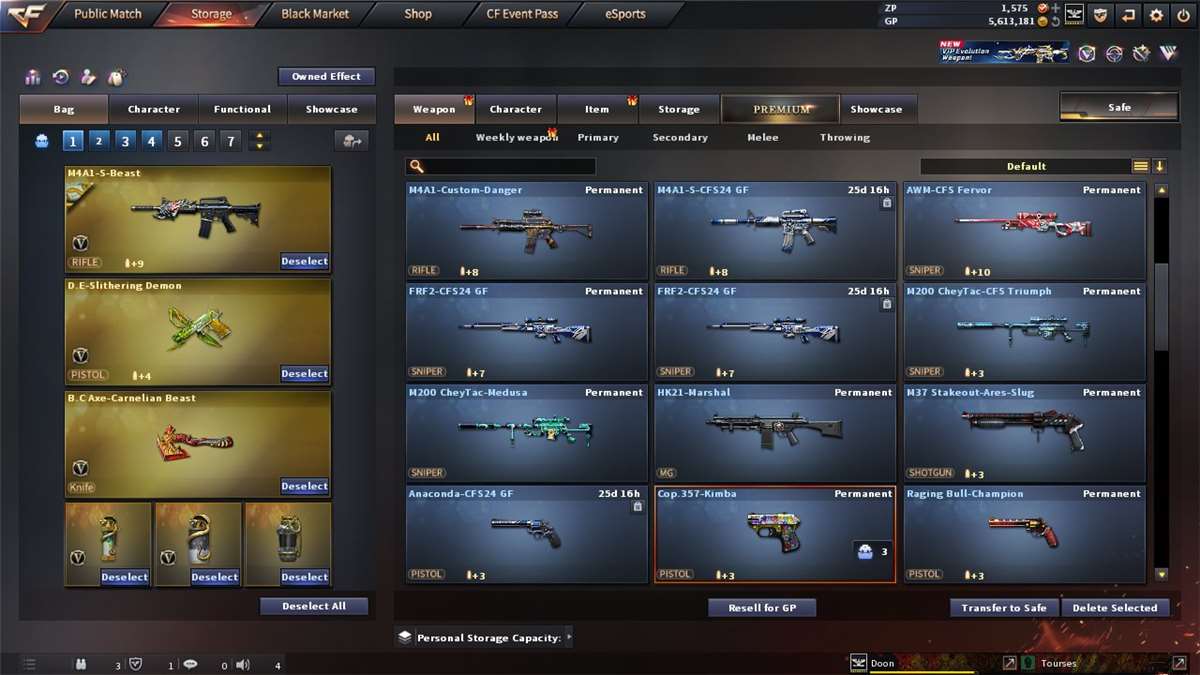This screenshot has width=1200, height=675.
Task: Open the Default sort dropdown
Action: click(1026, 166)
